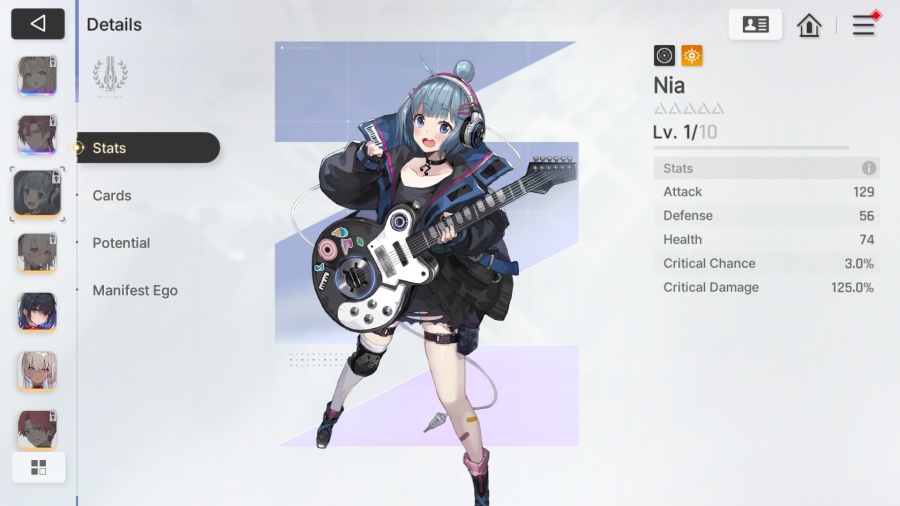Image resolution: width=900 pixels, height=506 pixels.
Task: Open the grid view button below the roster
Action: click(39, 467)
